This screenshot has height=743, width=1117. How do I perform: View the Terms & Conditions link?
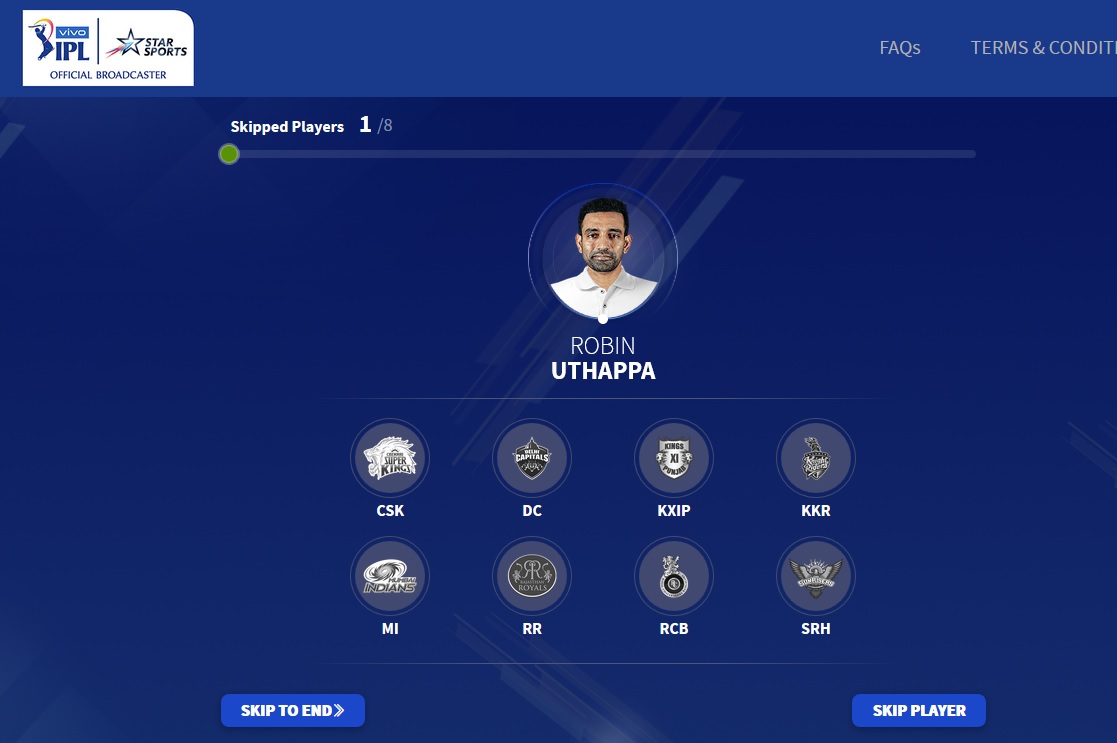pyautogui.click(x=1043, y=48)
